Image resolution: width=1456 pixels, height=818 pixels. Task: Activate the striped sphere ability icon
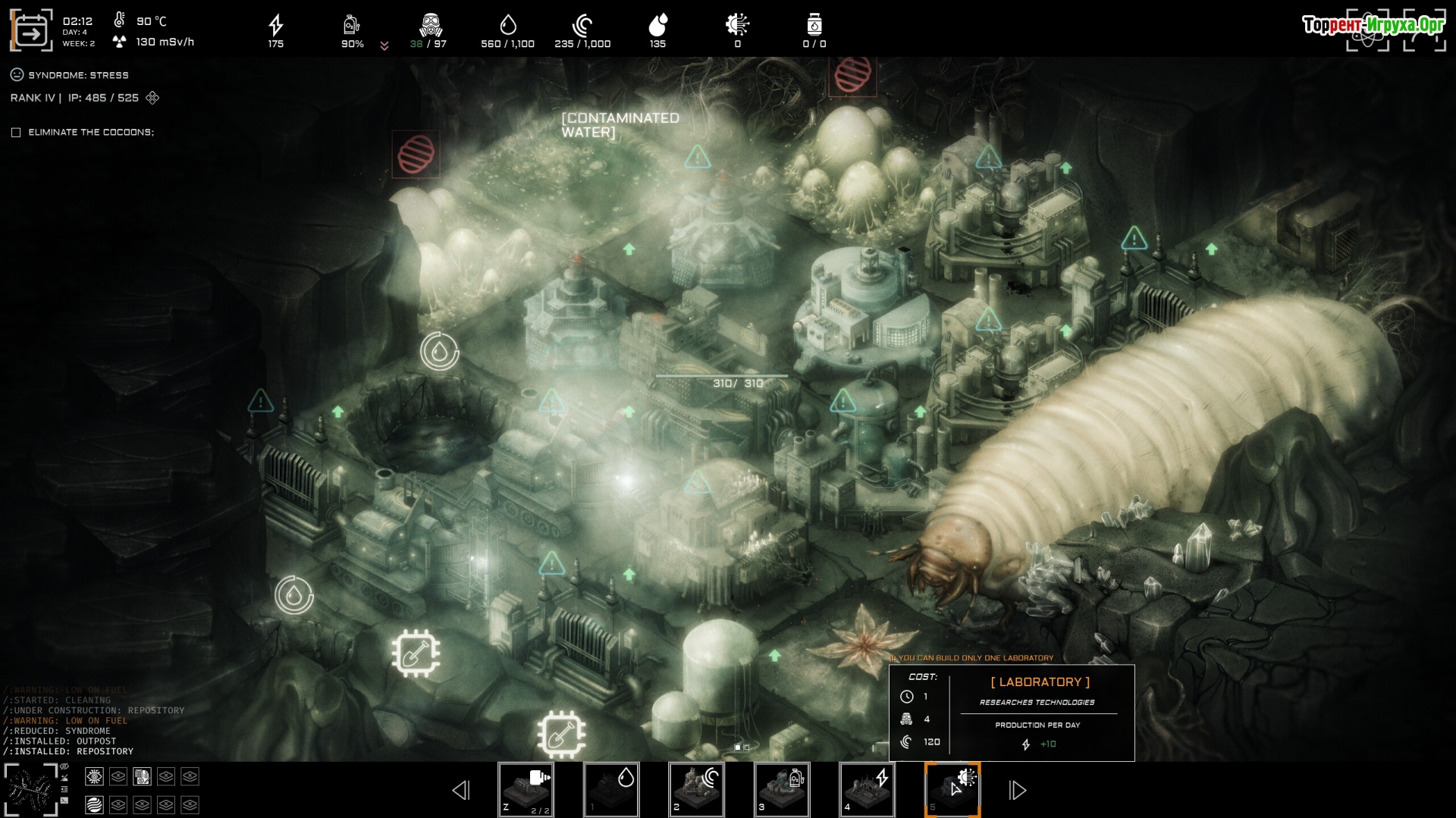coord(94,804)
